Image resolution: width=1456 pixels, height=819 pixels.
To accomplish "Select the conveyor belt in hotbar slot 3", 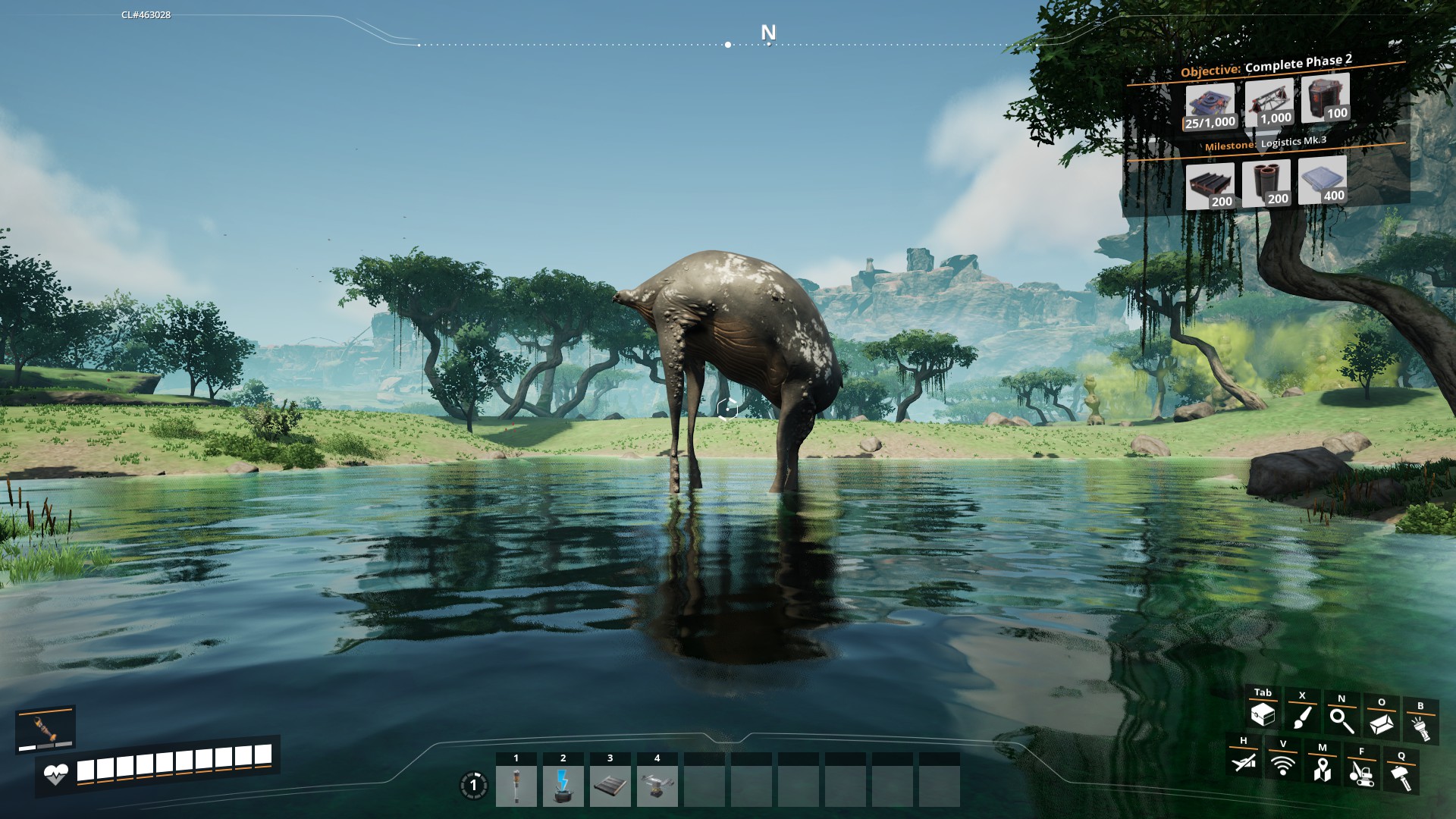I will tap(610, 786).
